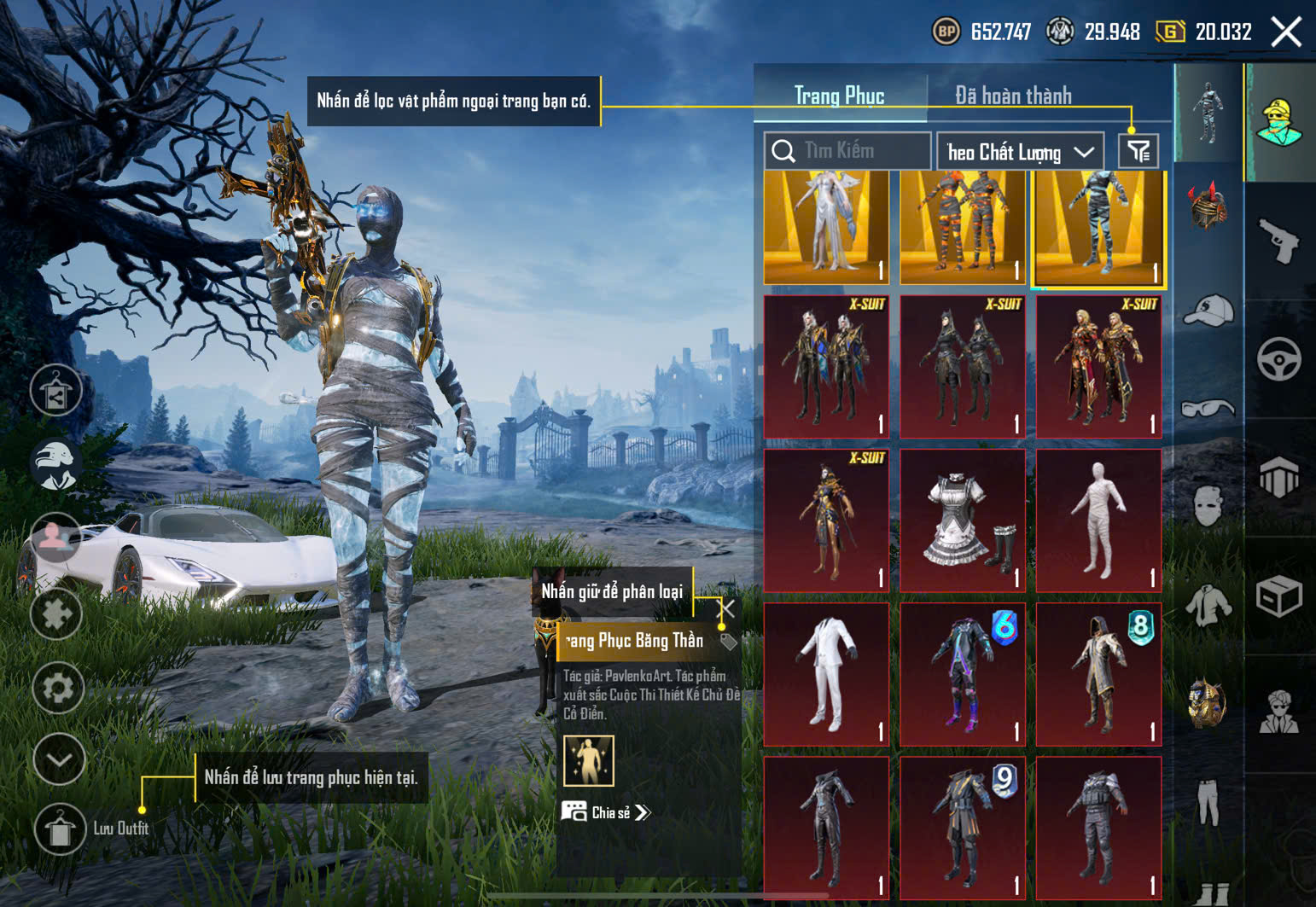Choose the black and white maid dress

[x=963, y=520]
